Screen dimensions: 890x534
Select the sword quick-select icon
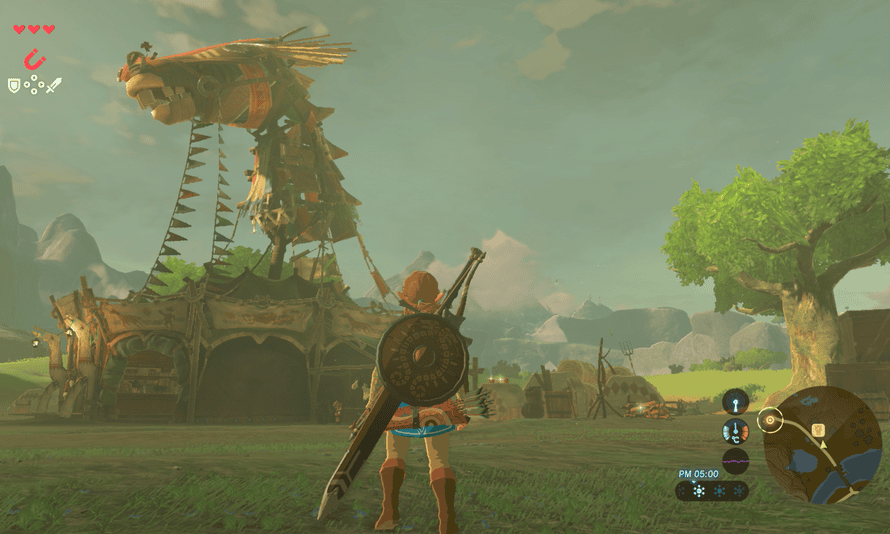53,86
